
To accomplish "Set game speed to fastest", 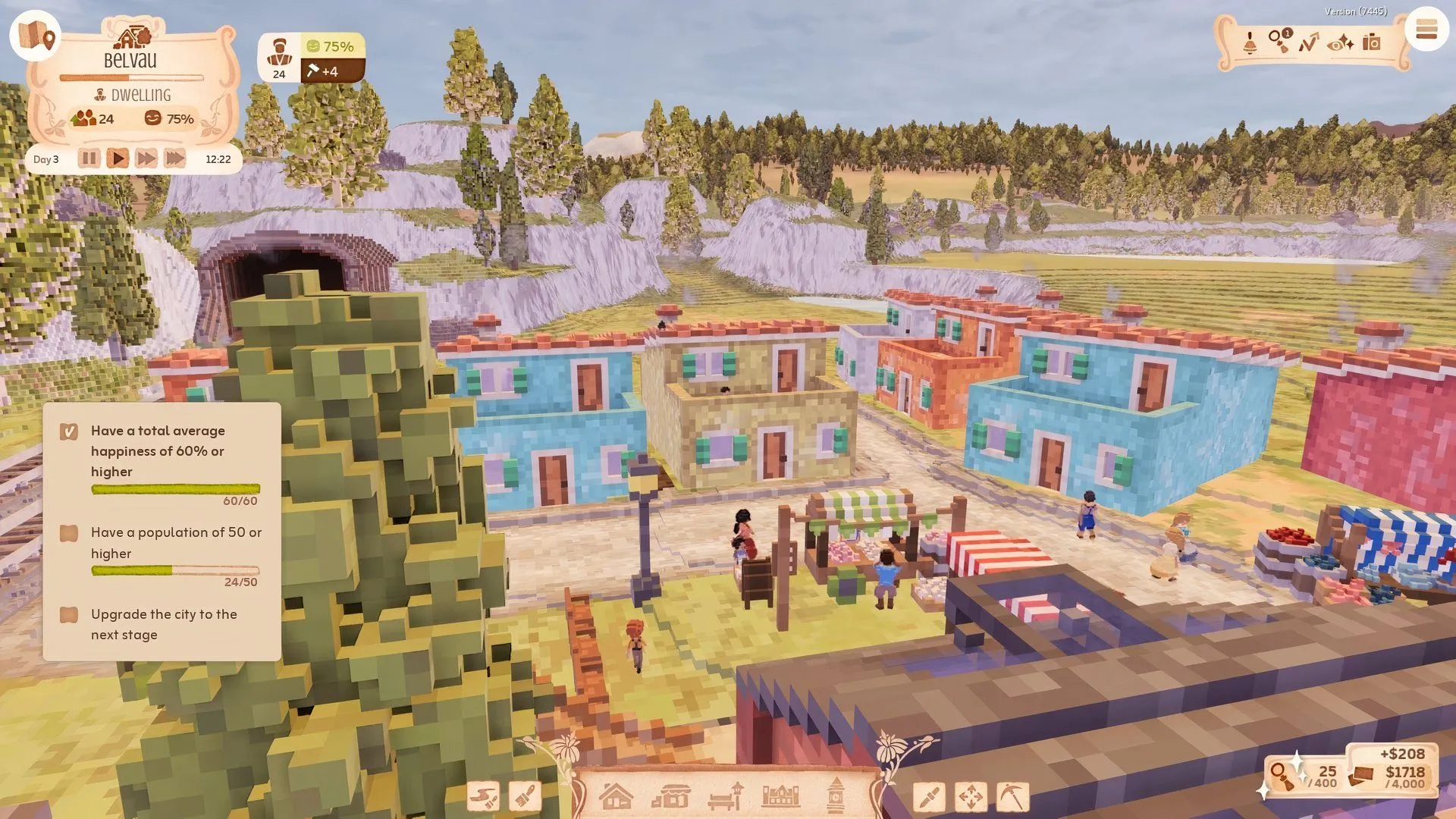I will pos(175,158).
